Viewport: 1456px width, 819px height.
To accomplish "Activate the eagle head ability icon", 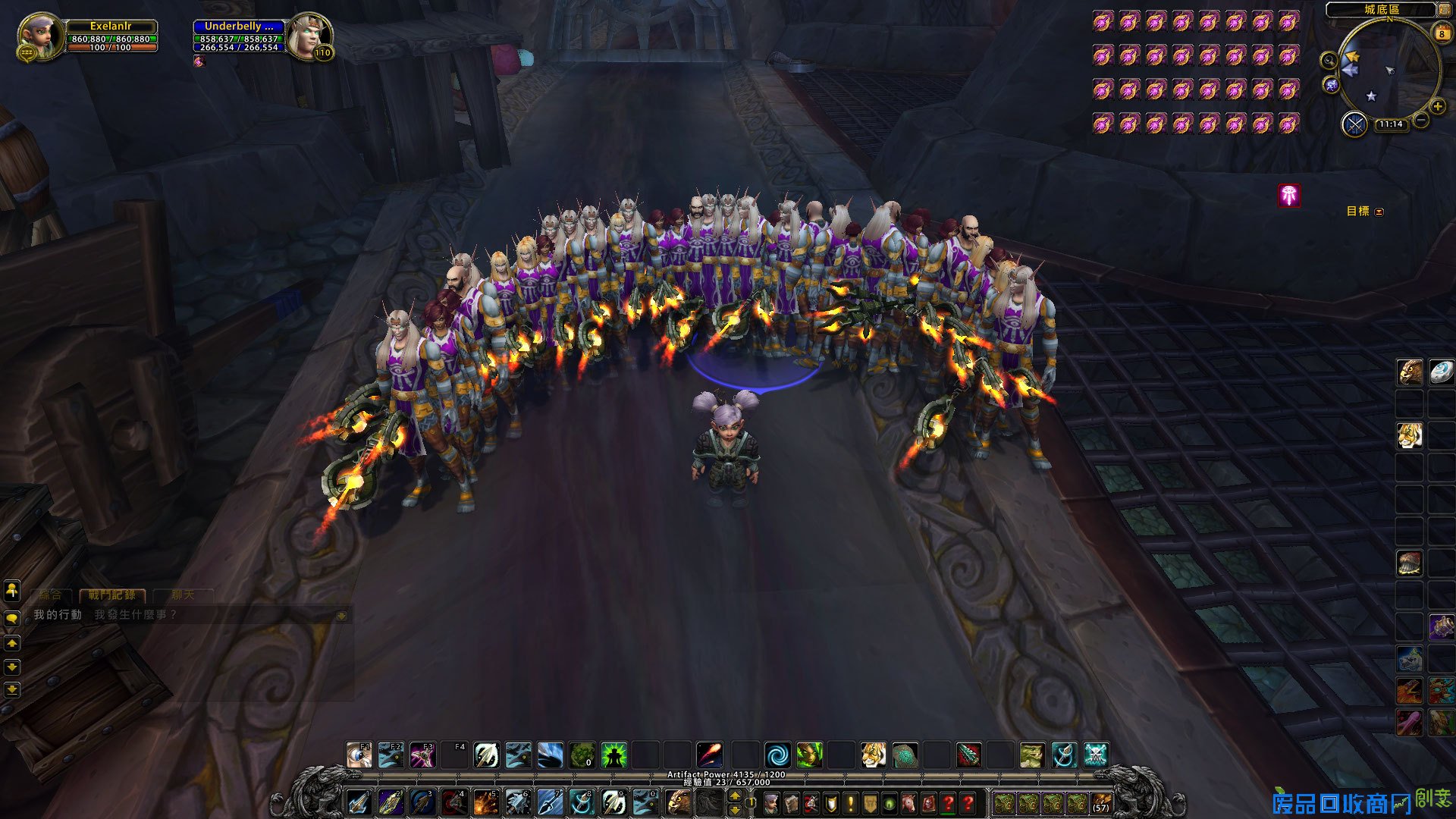I will 678,802.
